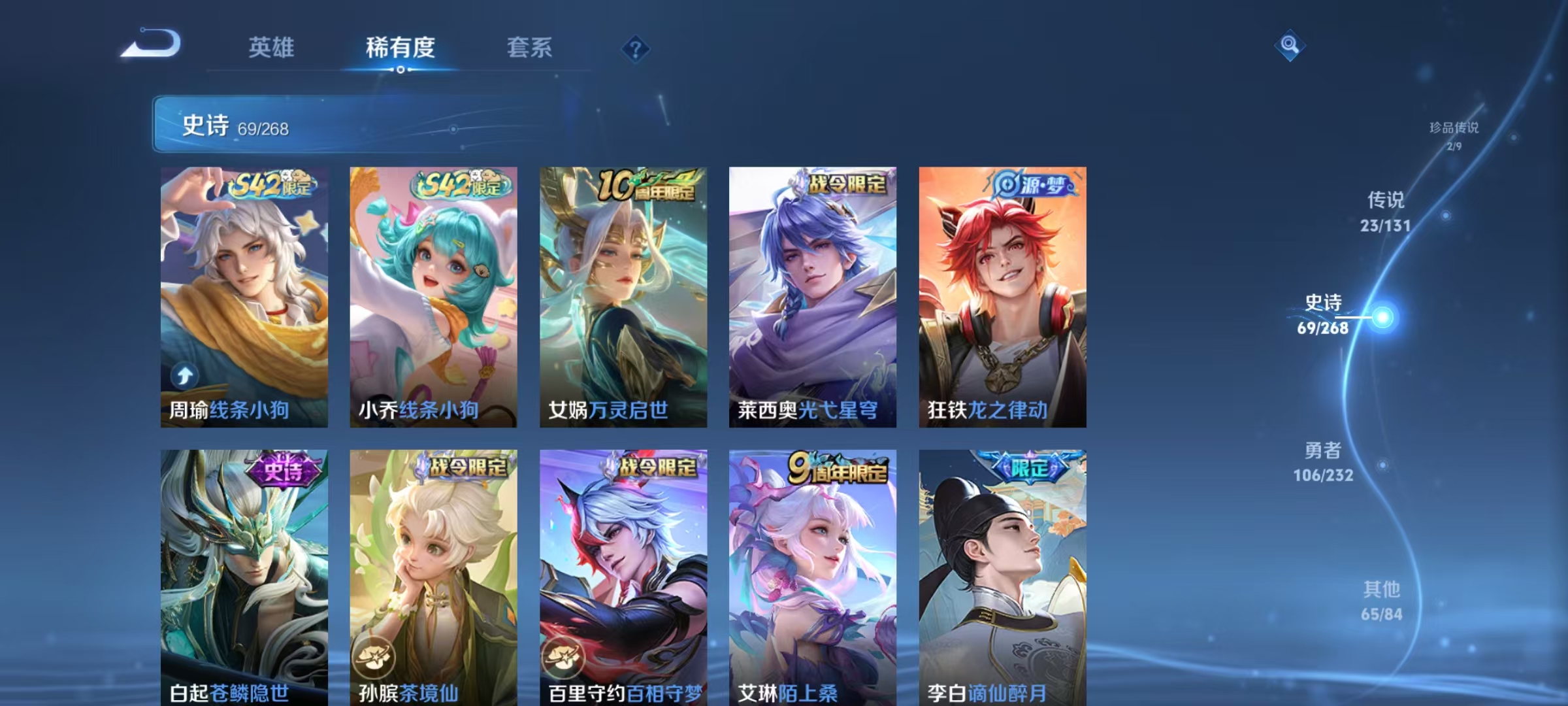1568x706 pixels.
Task: Jump to the 珍品传说 rarity section
Action: pos(1454,135)
